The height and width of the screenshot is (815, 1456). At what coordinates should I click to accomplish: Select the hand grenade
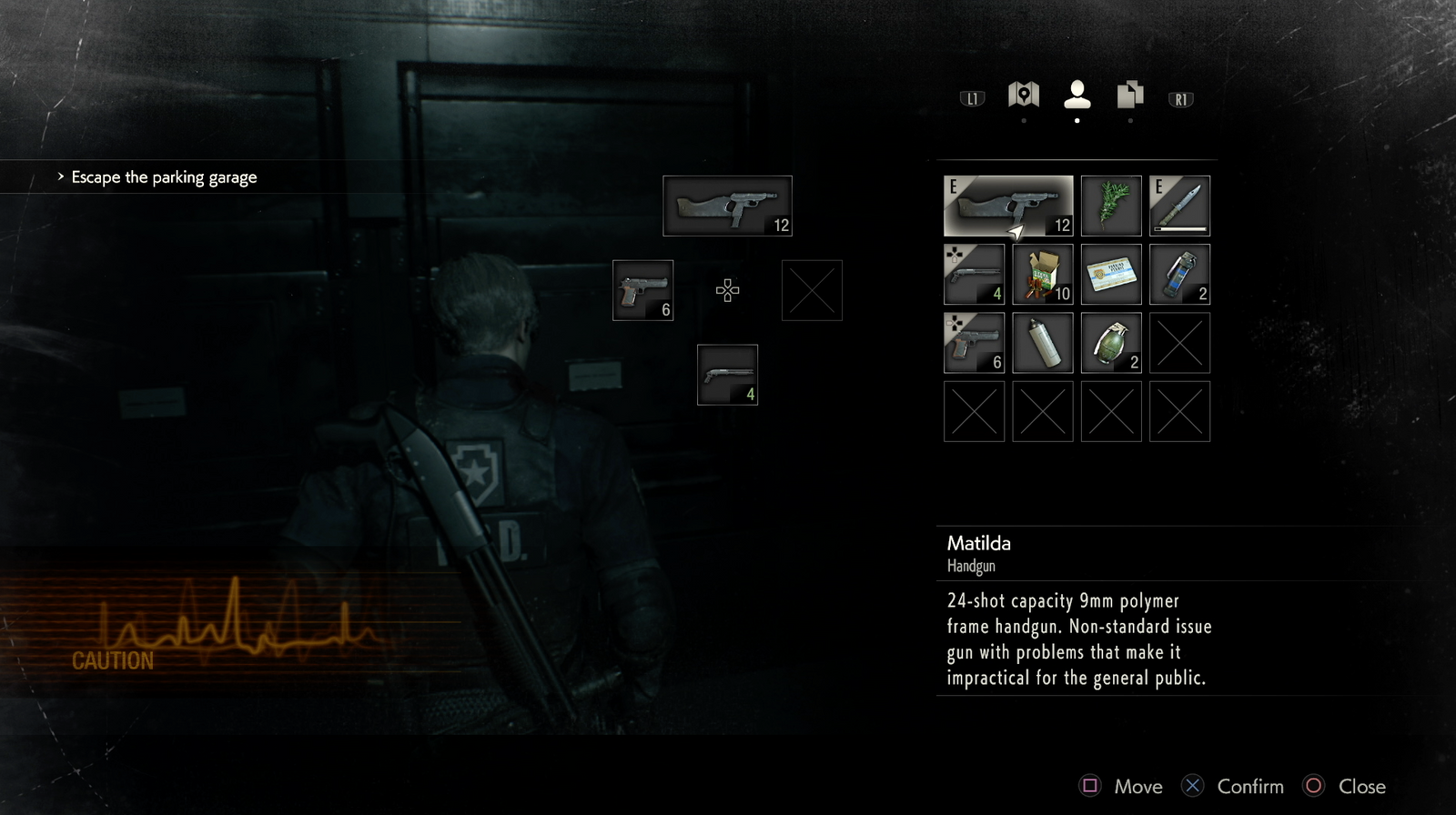1111,343
